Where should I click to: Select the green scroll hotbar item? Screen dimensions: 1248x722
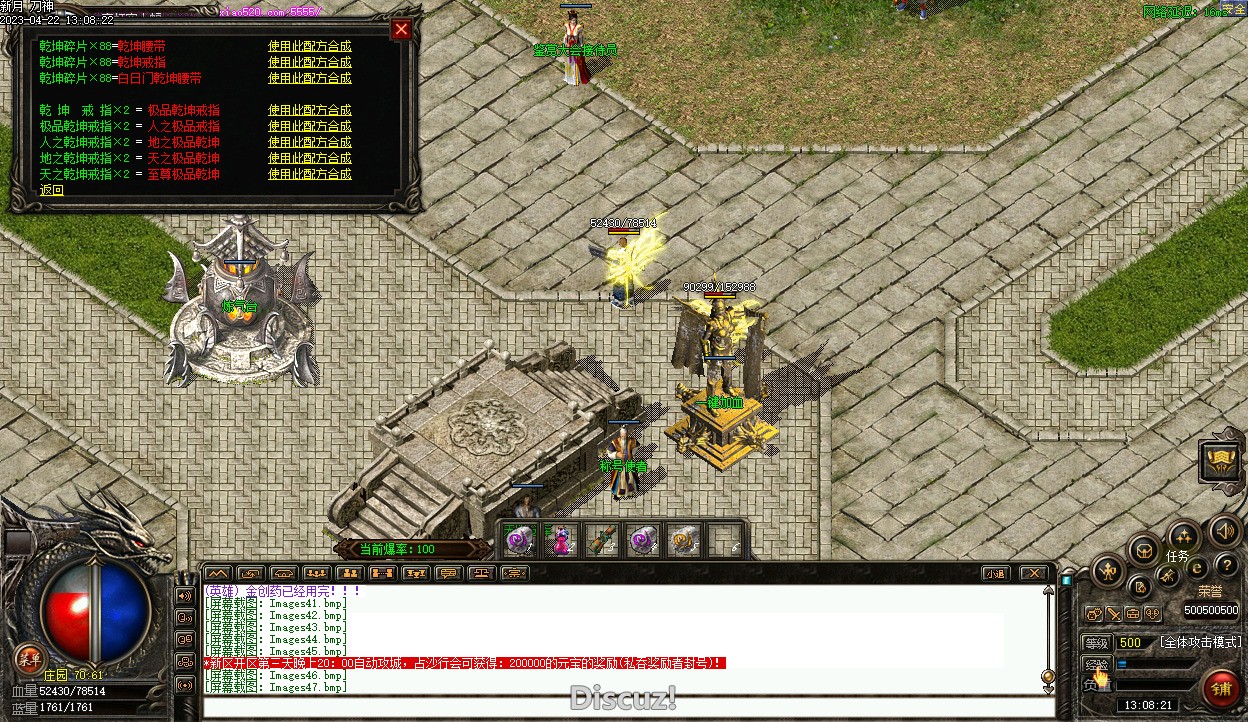point(601,541)
